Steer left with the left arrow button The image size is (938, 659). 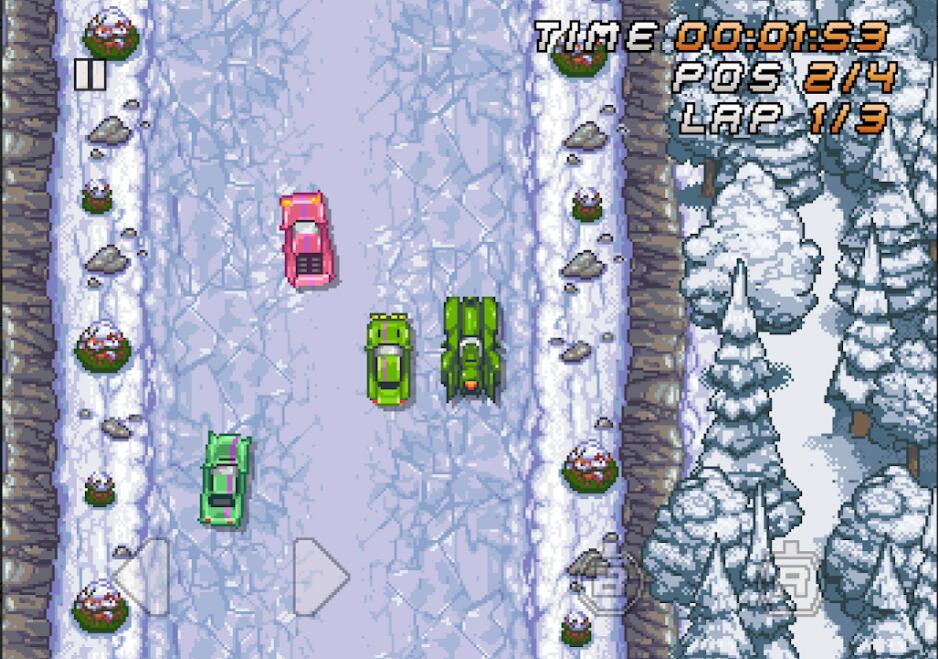[140, 577]
